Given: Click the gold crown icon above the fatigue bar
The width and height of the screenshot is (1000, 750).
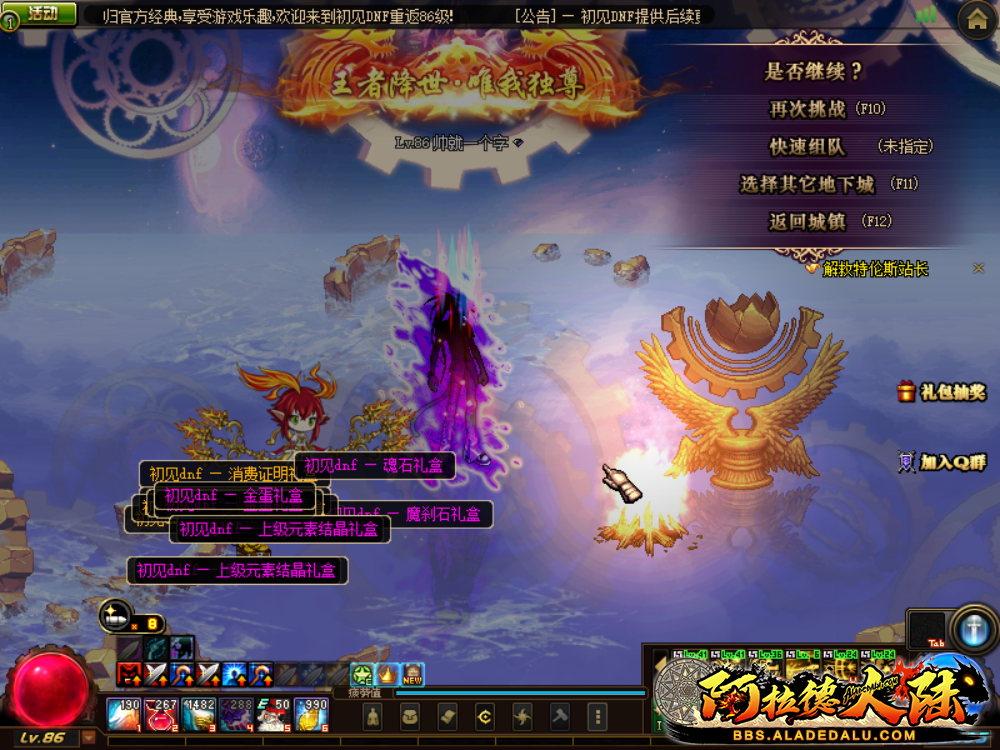Looking at the screenshot, I should (387, 675).
